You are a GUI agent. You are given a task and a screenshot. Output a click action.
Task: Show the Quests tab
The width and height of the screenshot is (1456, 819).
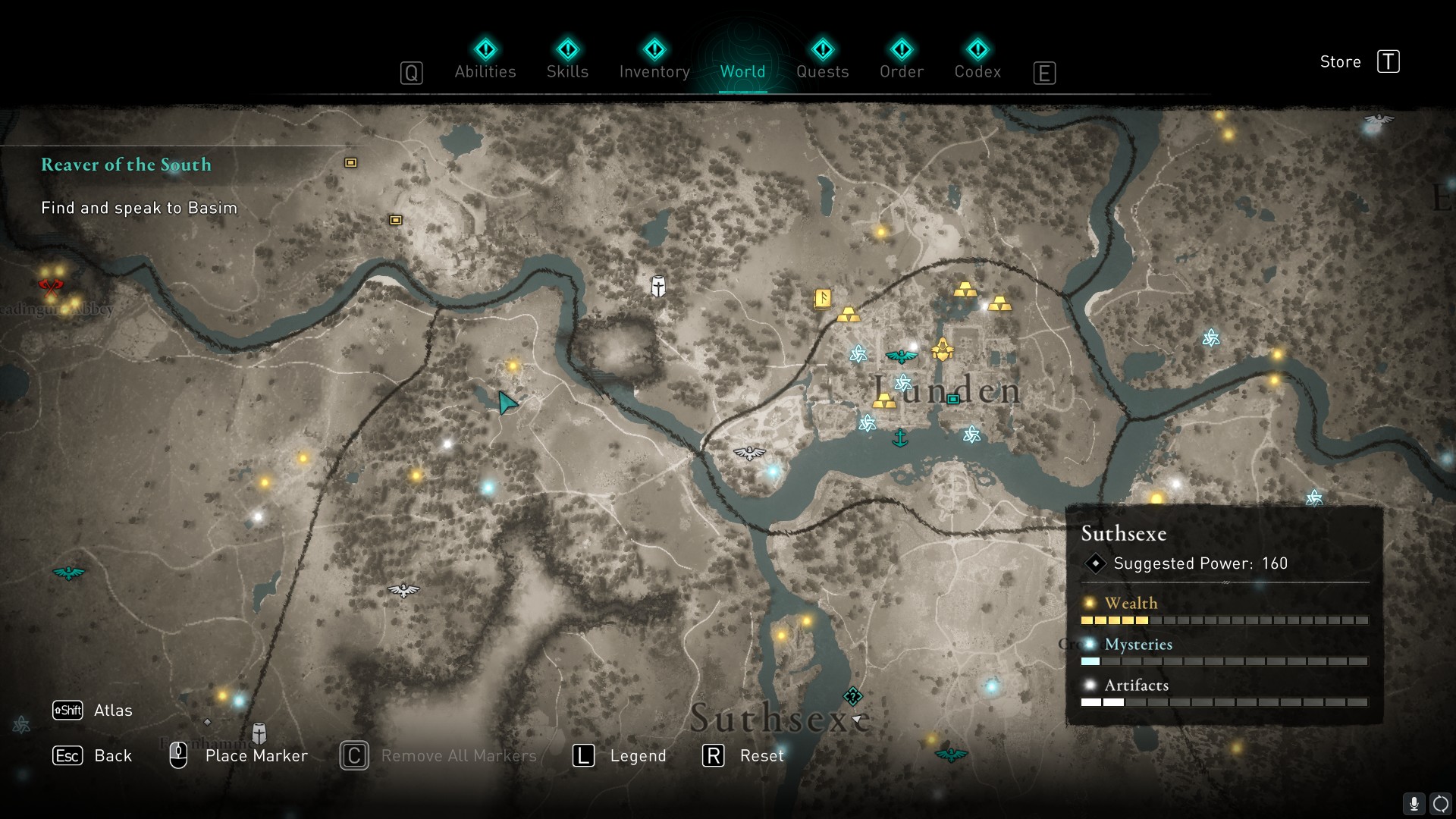[822, 61]
